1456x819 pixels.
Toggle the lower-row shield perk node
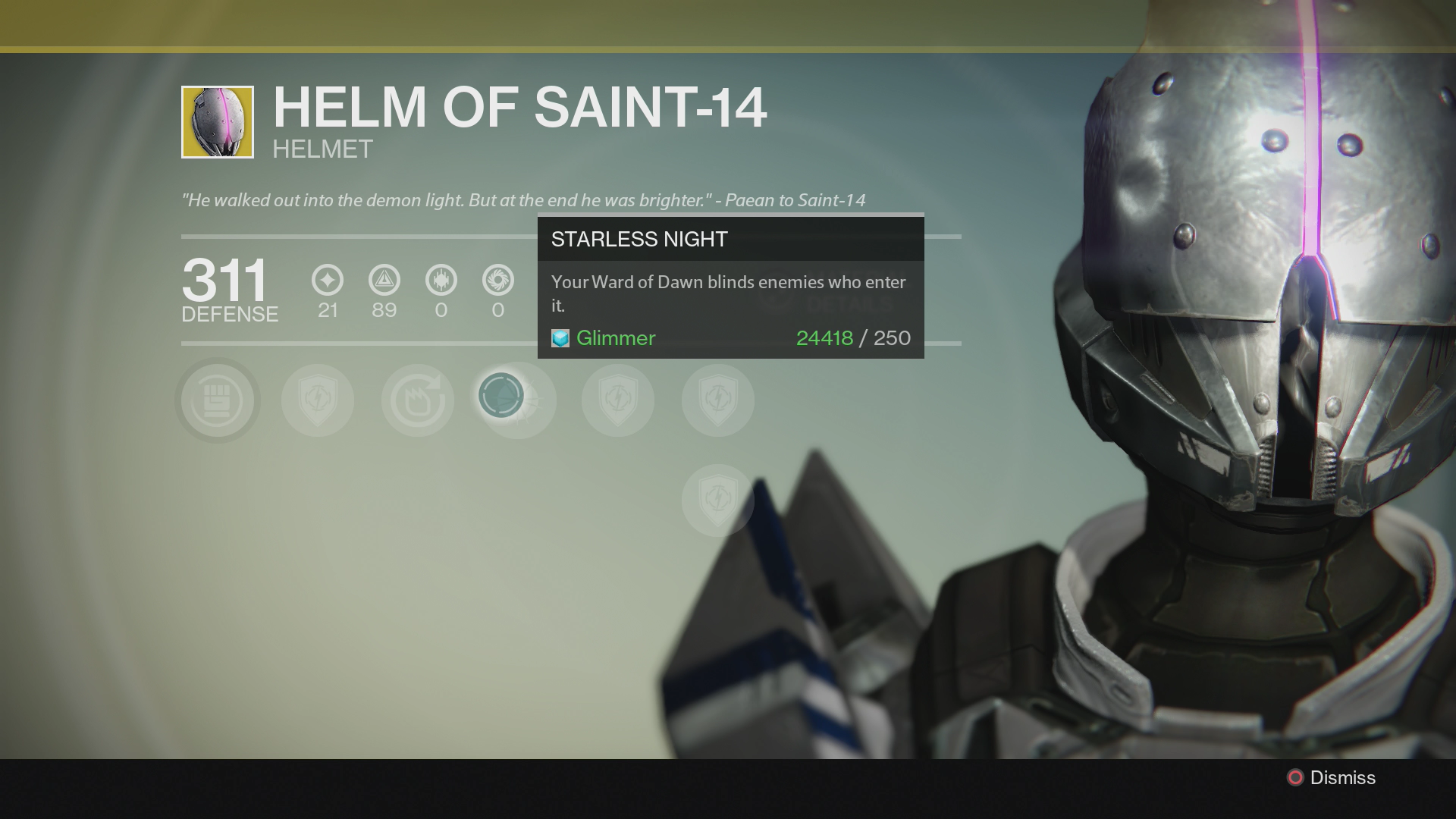coord(717,499)
